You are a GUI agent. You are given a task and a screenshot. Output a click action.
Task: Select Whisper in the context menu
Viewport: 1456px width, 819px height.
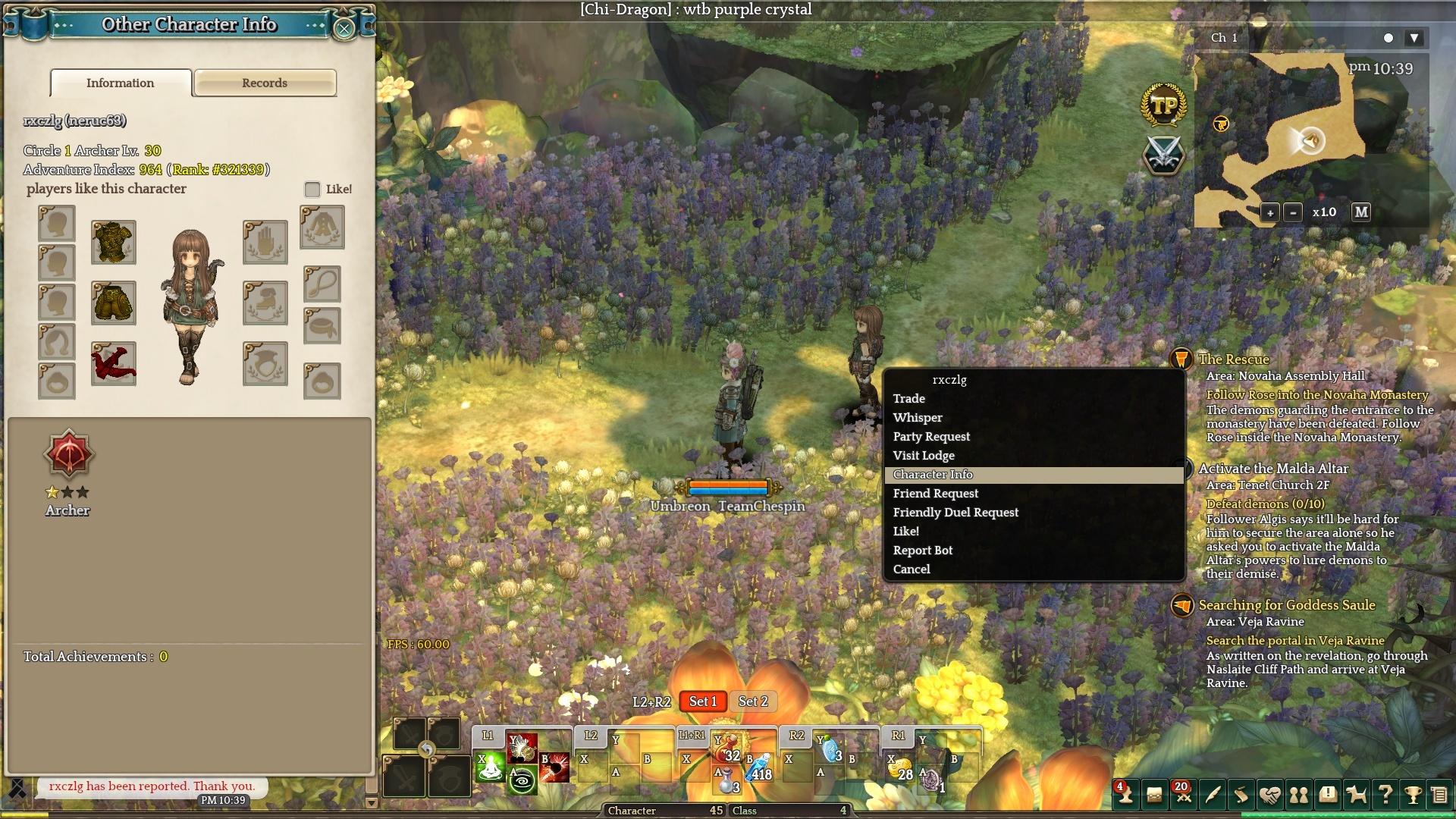click(x=918, y=418)
